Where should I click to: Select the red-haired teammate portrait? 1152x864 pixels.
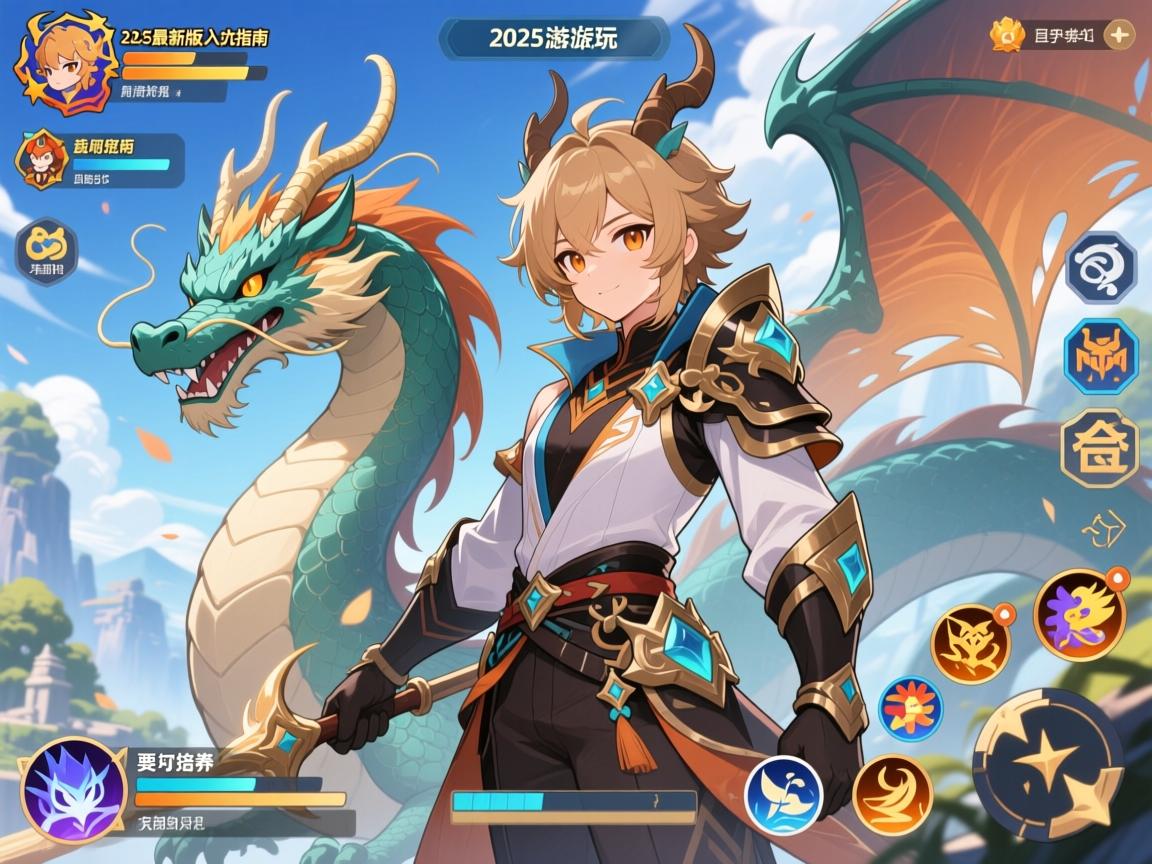pyautogui.click(x=42, y=161)
